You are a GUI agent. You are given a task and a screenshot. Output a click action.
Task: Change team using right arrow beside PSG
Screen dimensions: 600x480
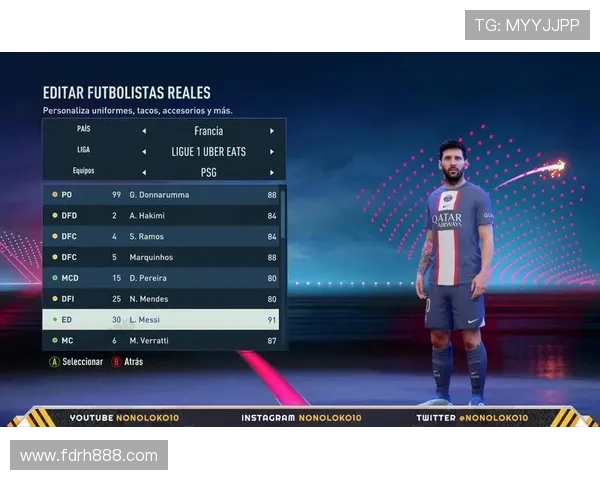pyautogui.click(x=271, y=172)
